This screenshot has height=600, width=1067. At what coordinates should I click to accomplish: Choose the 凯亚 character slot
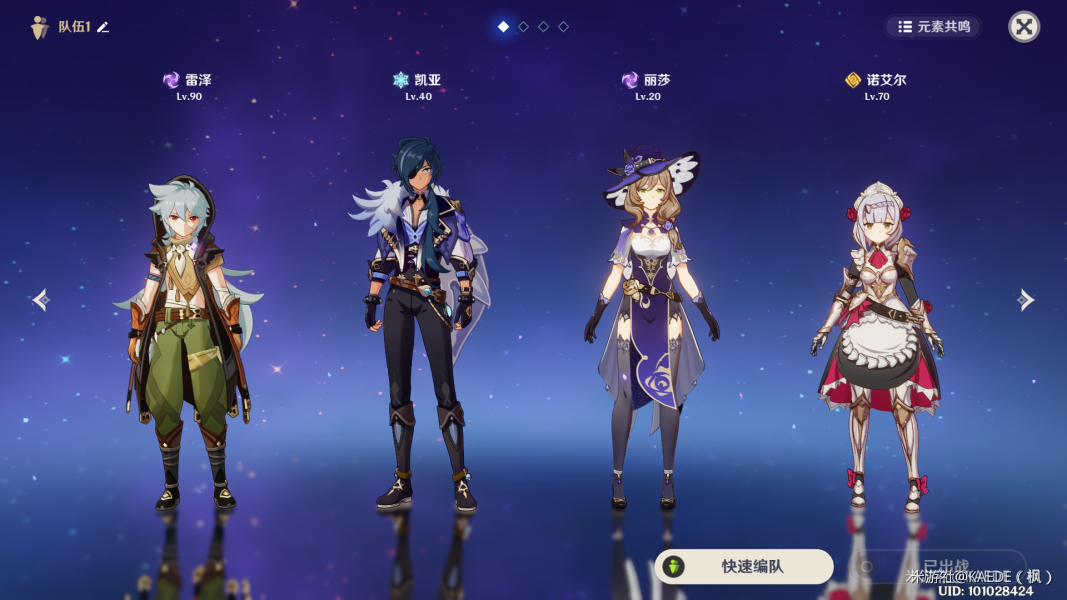[x=418, y=320]
